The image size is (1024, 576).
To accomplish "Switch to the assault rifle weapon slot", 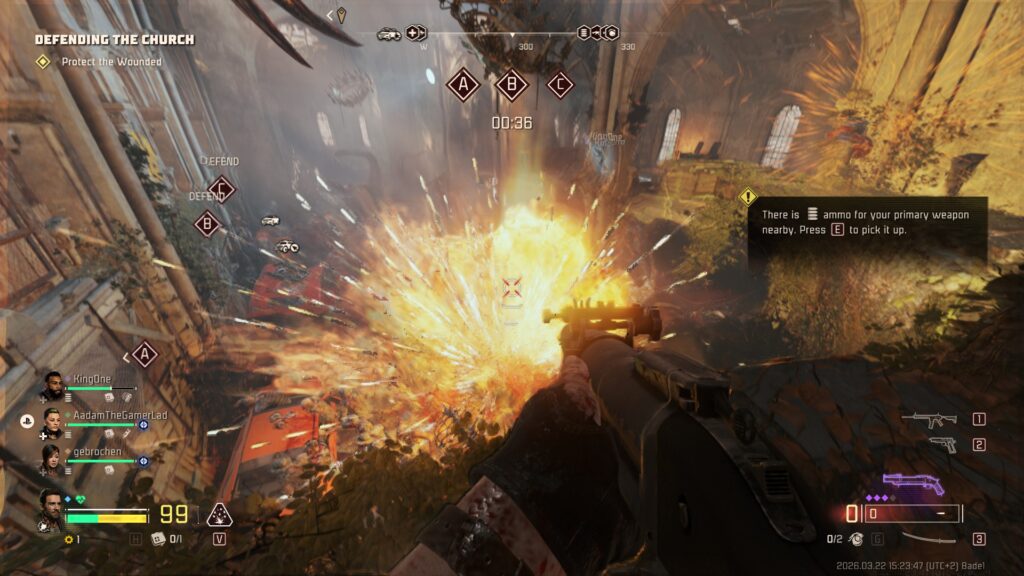I will 929,420.
